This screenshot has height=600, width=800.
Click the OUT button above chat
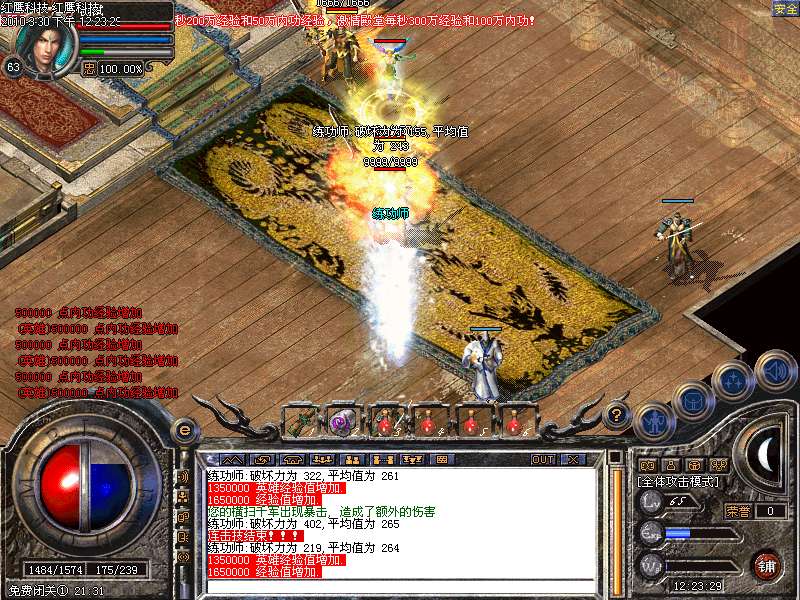coord(543,459)
